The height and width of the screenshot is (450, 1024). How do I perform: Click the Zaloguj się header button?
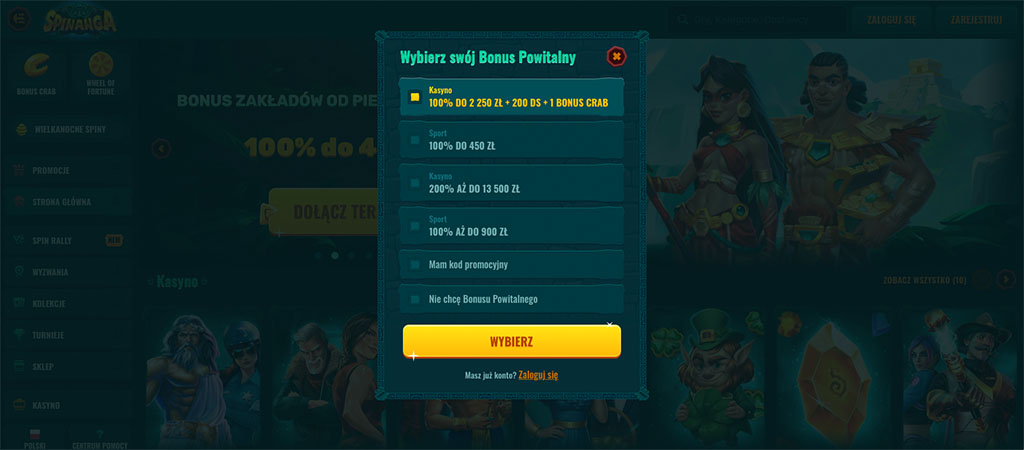[891, 19]
